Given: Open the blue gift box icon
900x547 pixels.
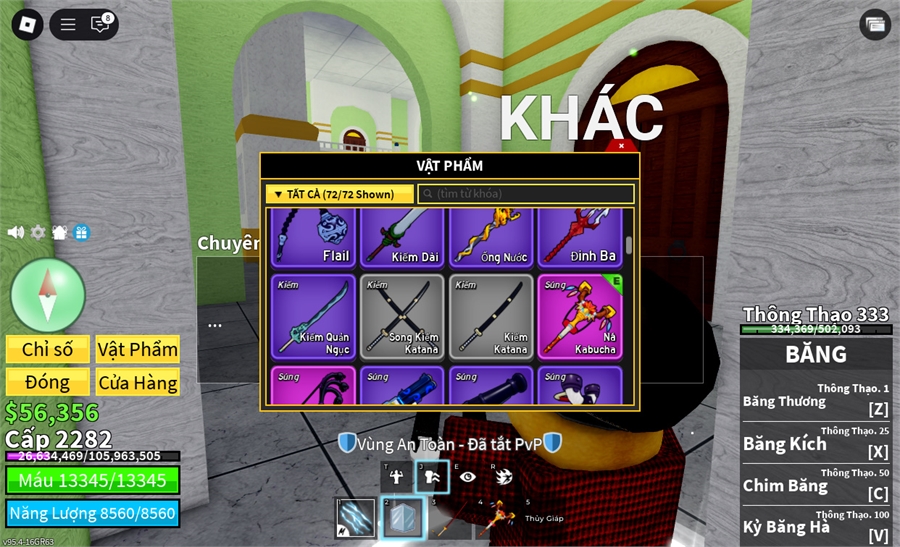Looking at the screenshot, I should [x=82, y=232].
